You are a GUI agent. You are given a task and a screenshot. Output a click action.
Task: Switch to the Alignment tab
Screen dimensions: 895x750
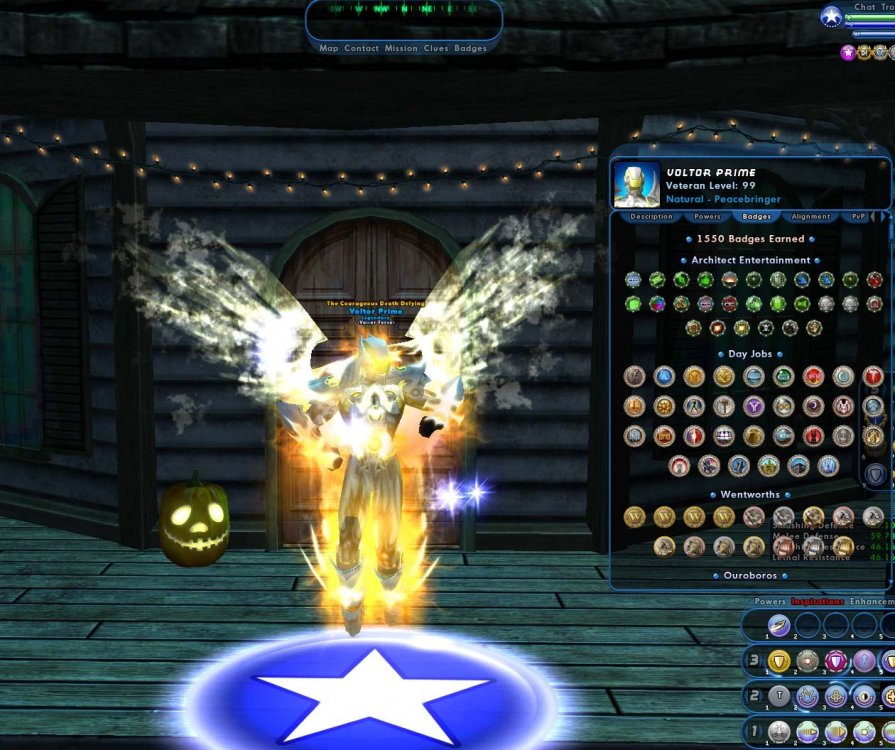(810, 216)
